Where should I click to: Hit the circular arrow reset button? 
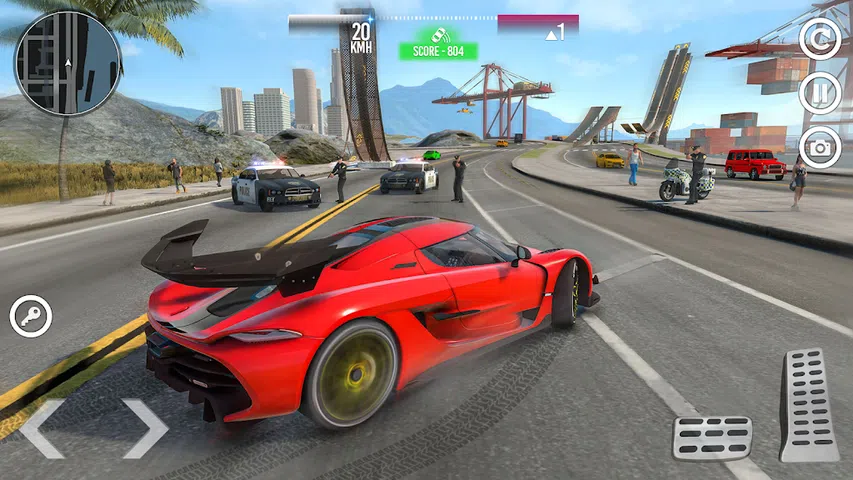tap(820, 39)
